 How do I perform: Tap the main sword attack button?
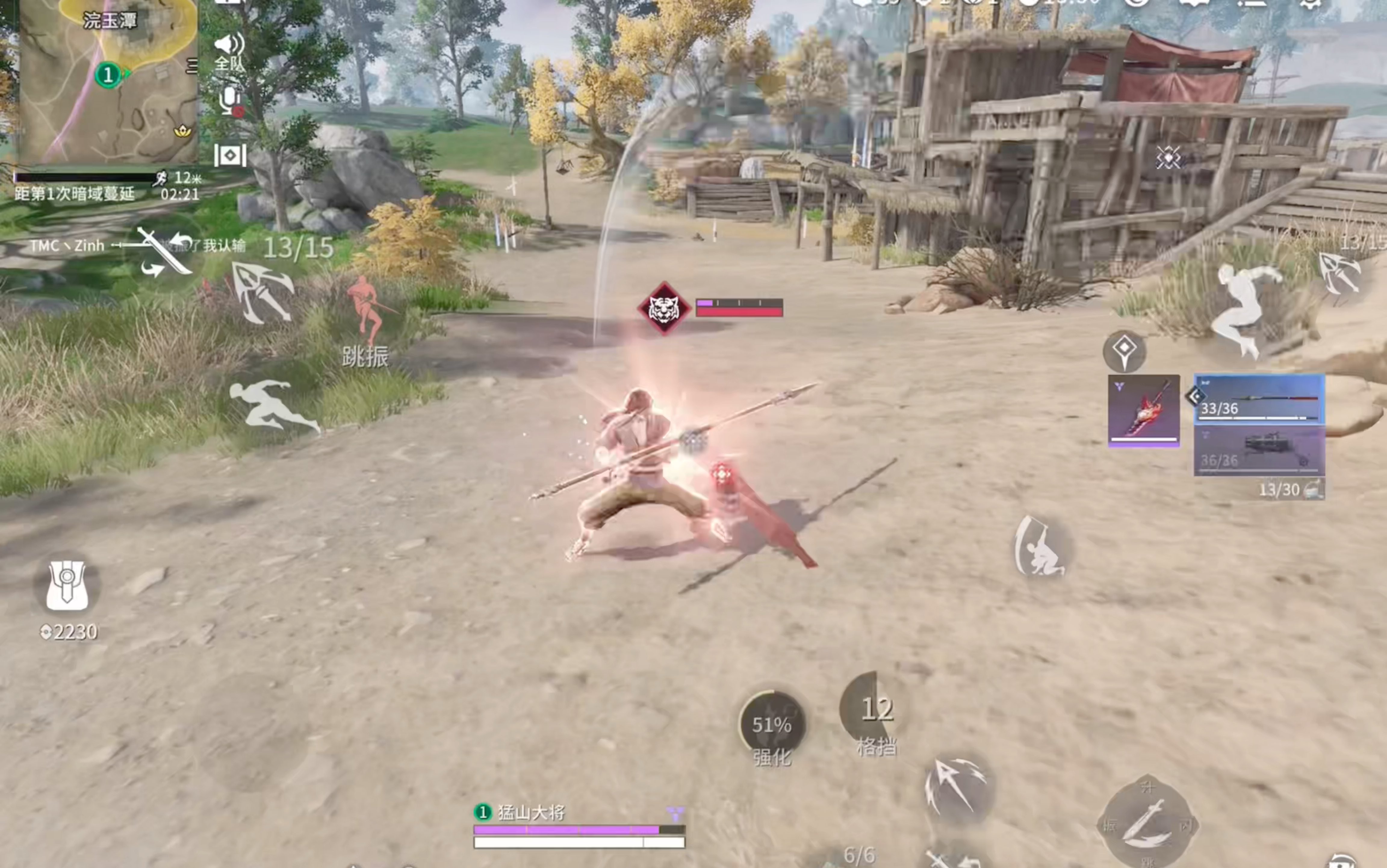coord(1147,824)
